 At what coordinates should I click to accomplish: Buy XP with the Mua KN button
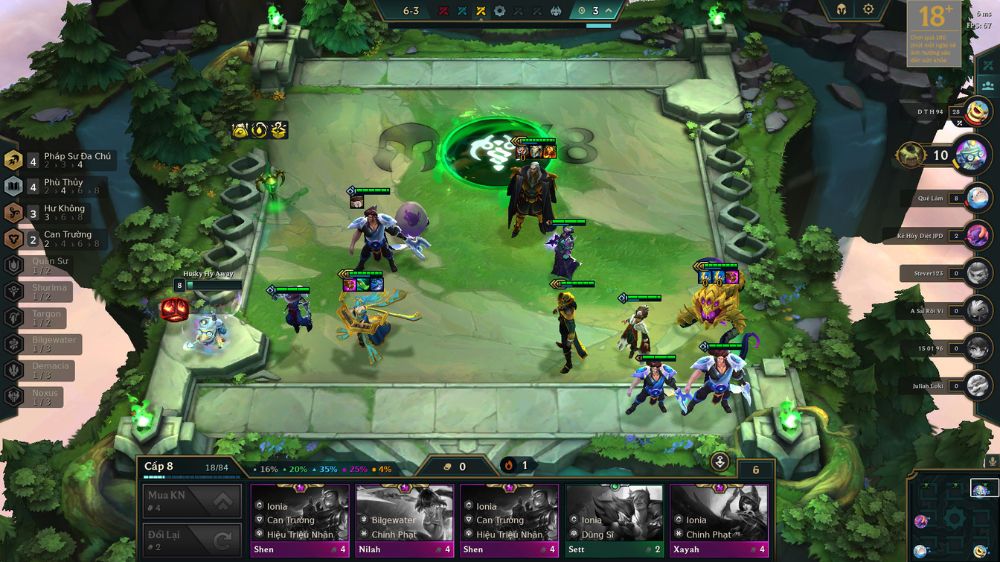[192, 500]
